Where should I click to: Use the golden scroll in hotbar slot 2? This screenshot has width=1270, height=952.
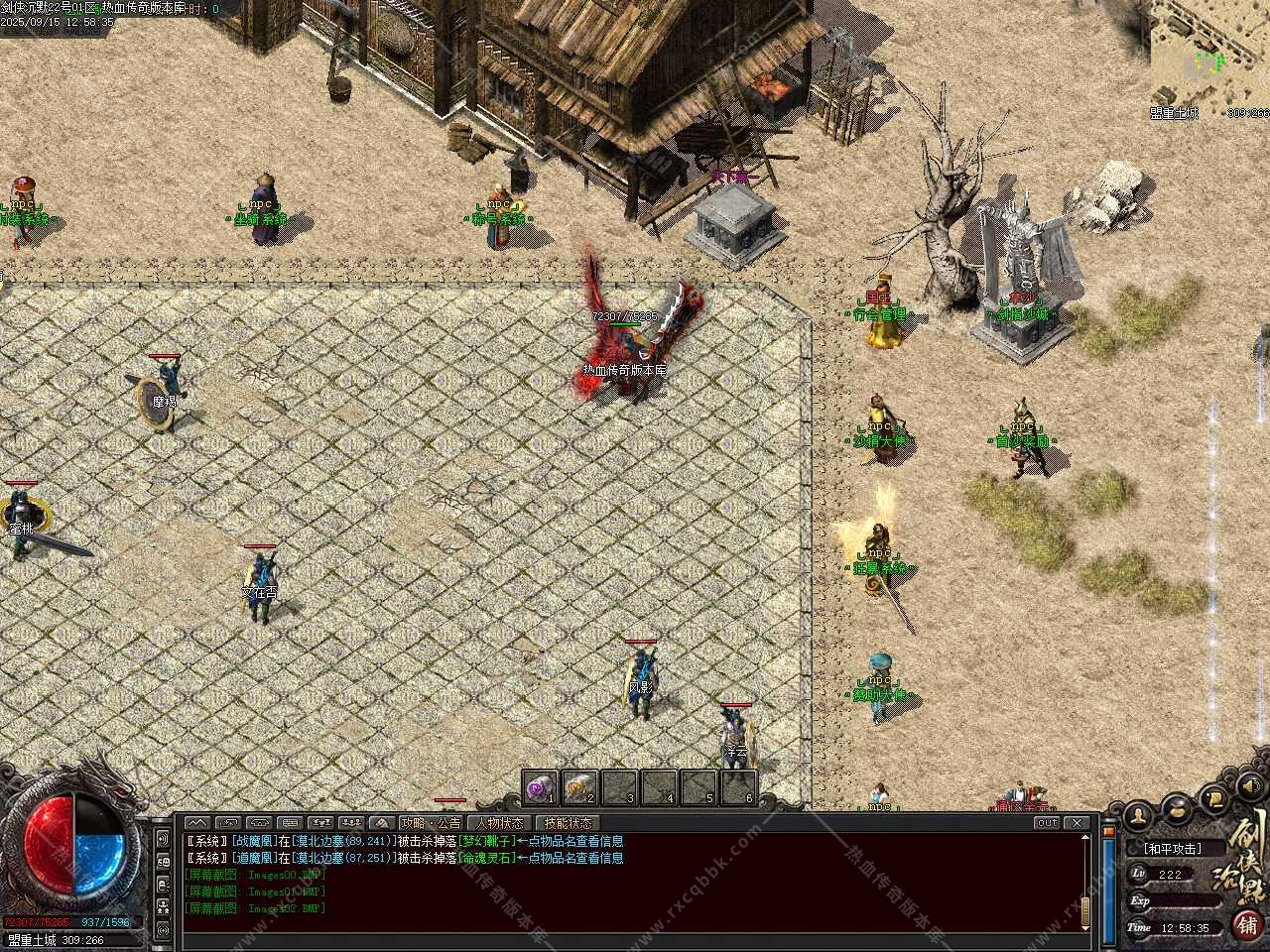pos(579,789)
